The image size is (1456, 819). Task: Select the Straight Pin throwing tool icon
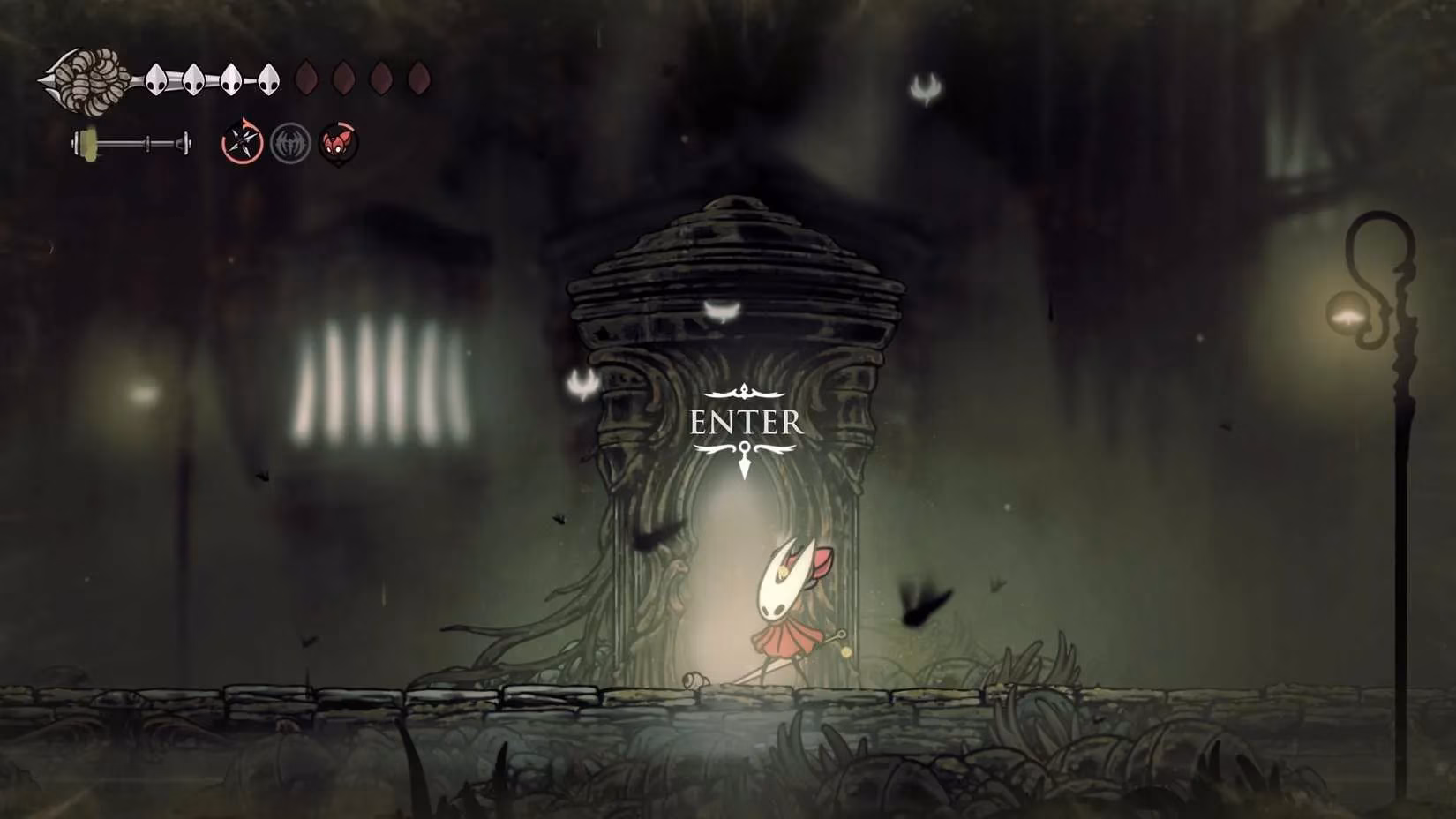(242, 139)
